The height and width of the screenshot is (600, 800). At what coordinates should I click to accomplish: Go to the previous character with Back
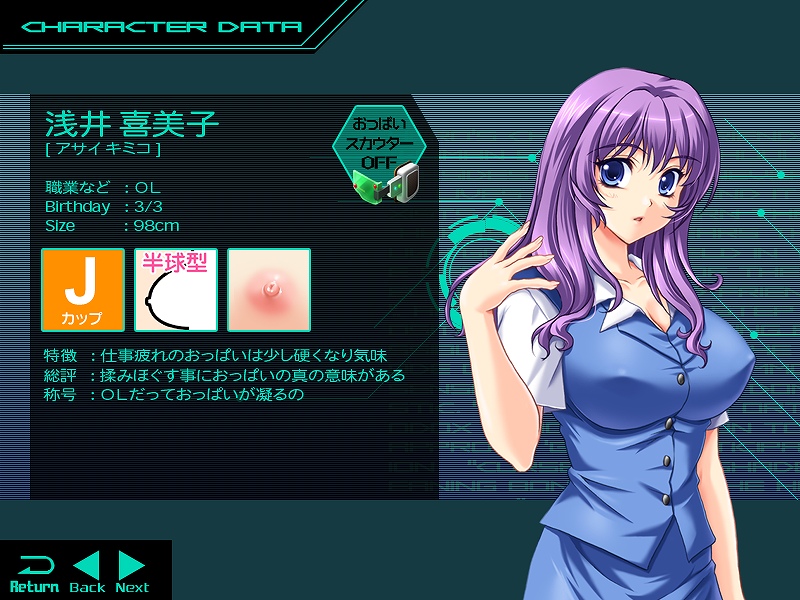point(87,571)
